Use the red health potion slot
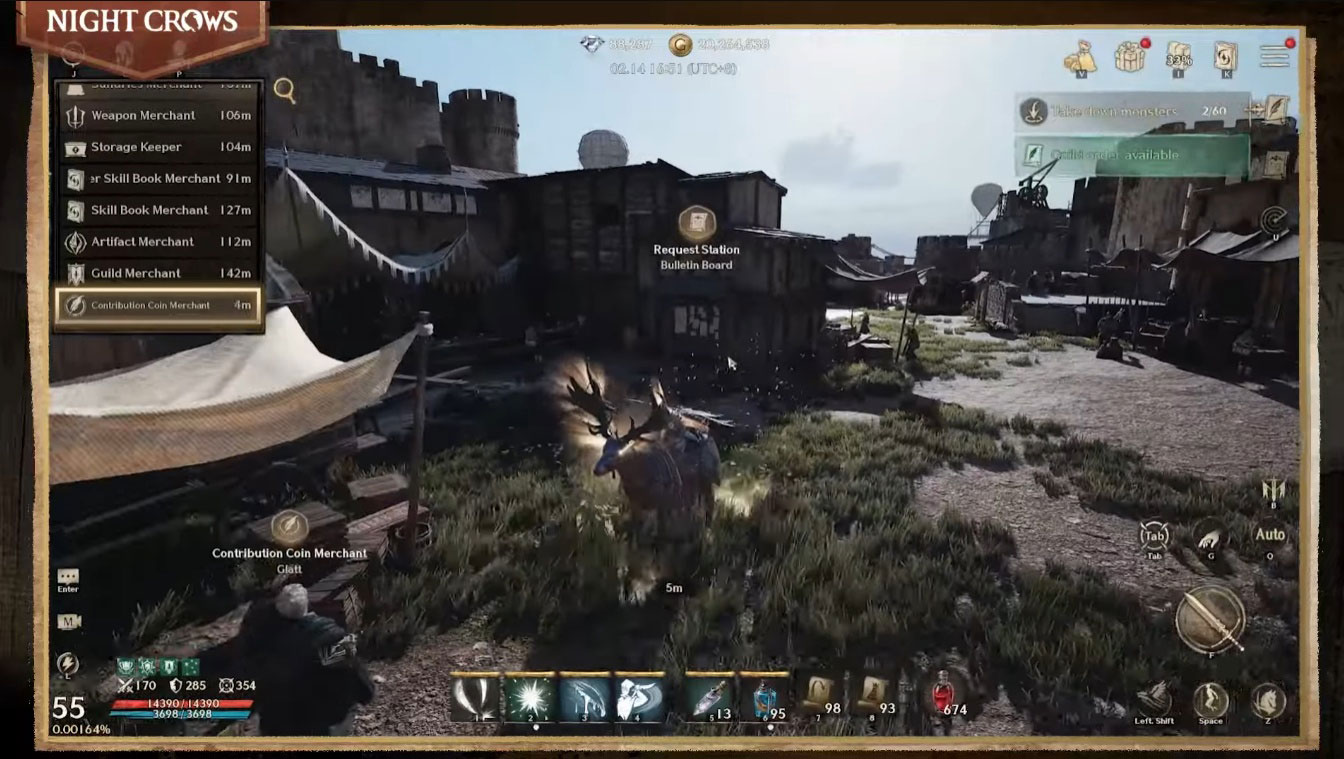The height and width of the screenshot is (759, 1344). pyautogui.click(x=942, y=696)
